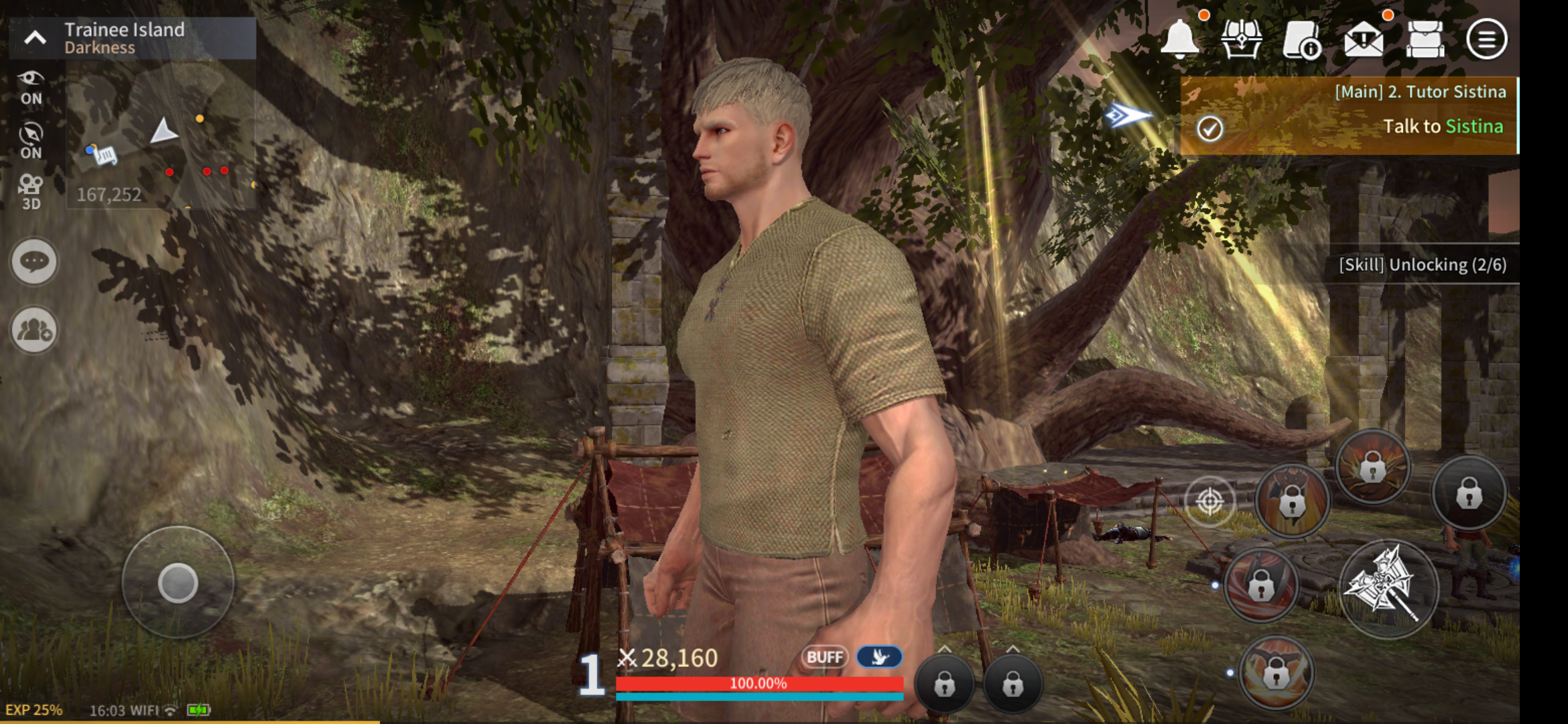Tap the 100.00% health bar
The image size is (1568, 724).
757,685
